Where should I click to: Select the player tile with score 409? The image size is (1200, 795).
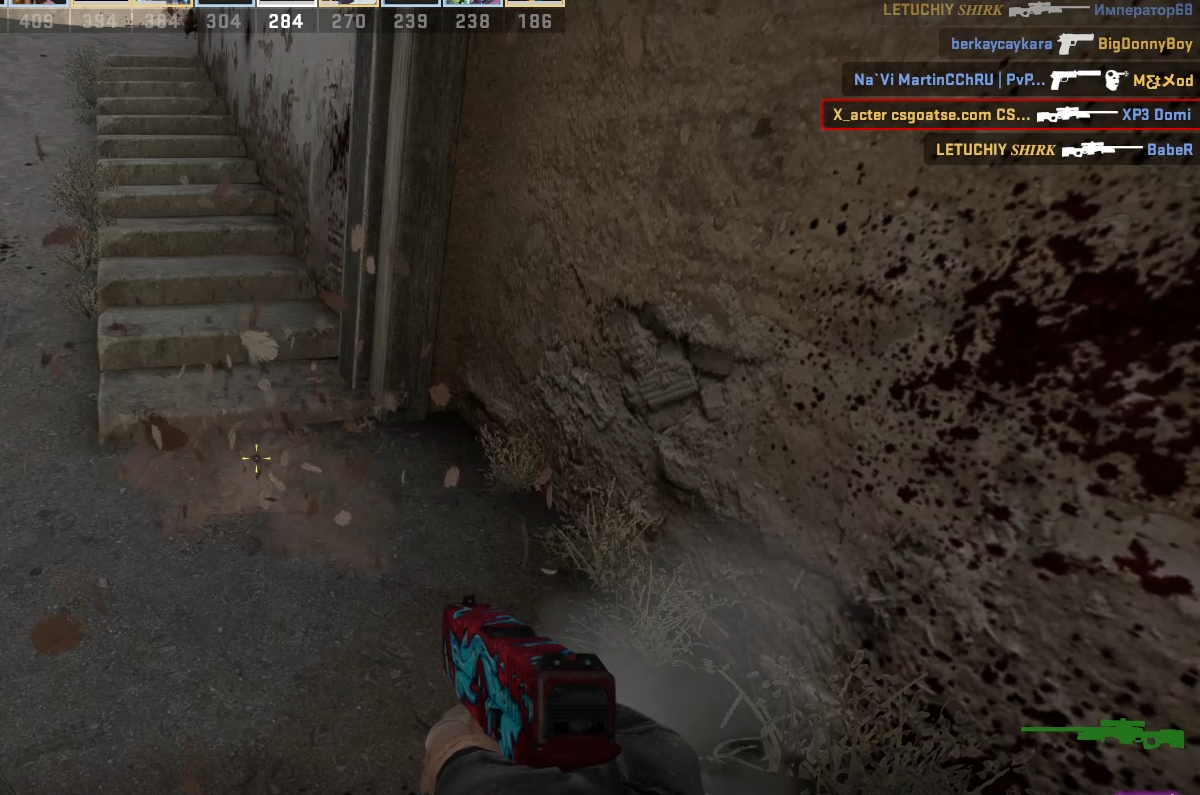tap(36, 15)
